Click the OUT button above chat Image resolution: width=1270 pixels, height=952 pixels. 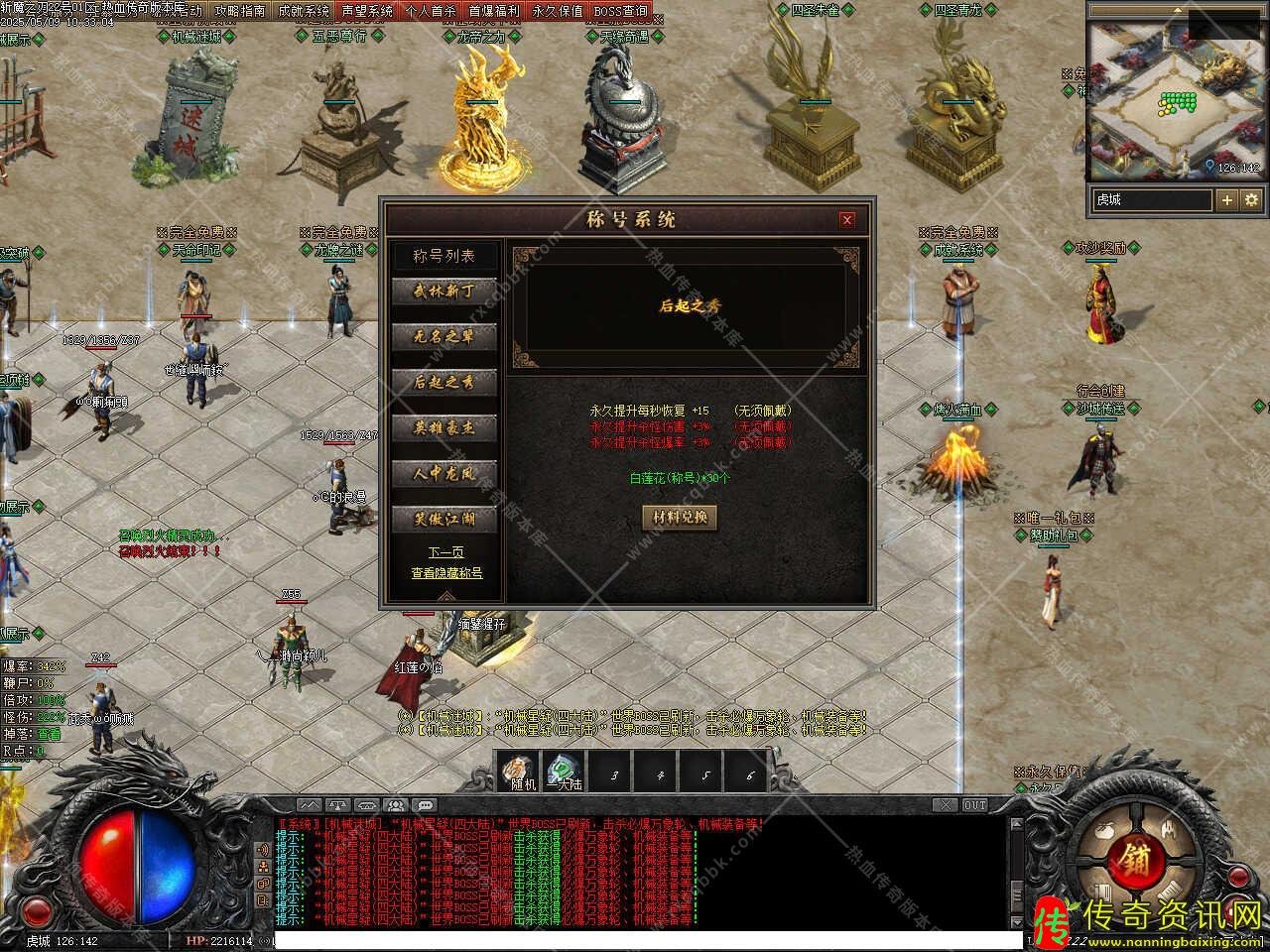pyautogui.click(x=975, y=805)
